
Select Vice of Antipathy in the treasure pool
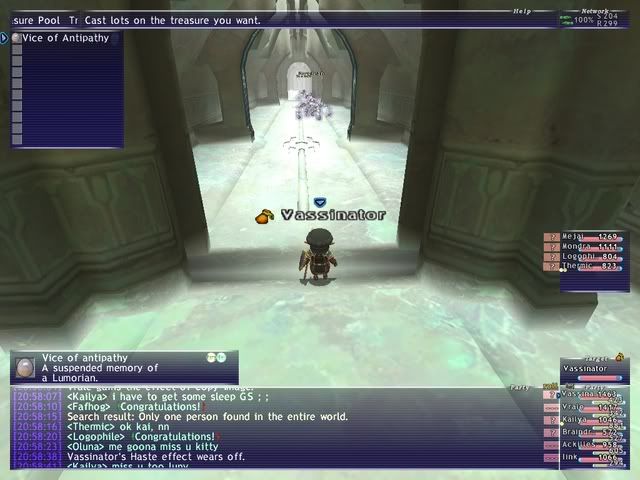click(x=66, y=38)
